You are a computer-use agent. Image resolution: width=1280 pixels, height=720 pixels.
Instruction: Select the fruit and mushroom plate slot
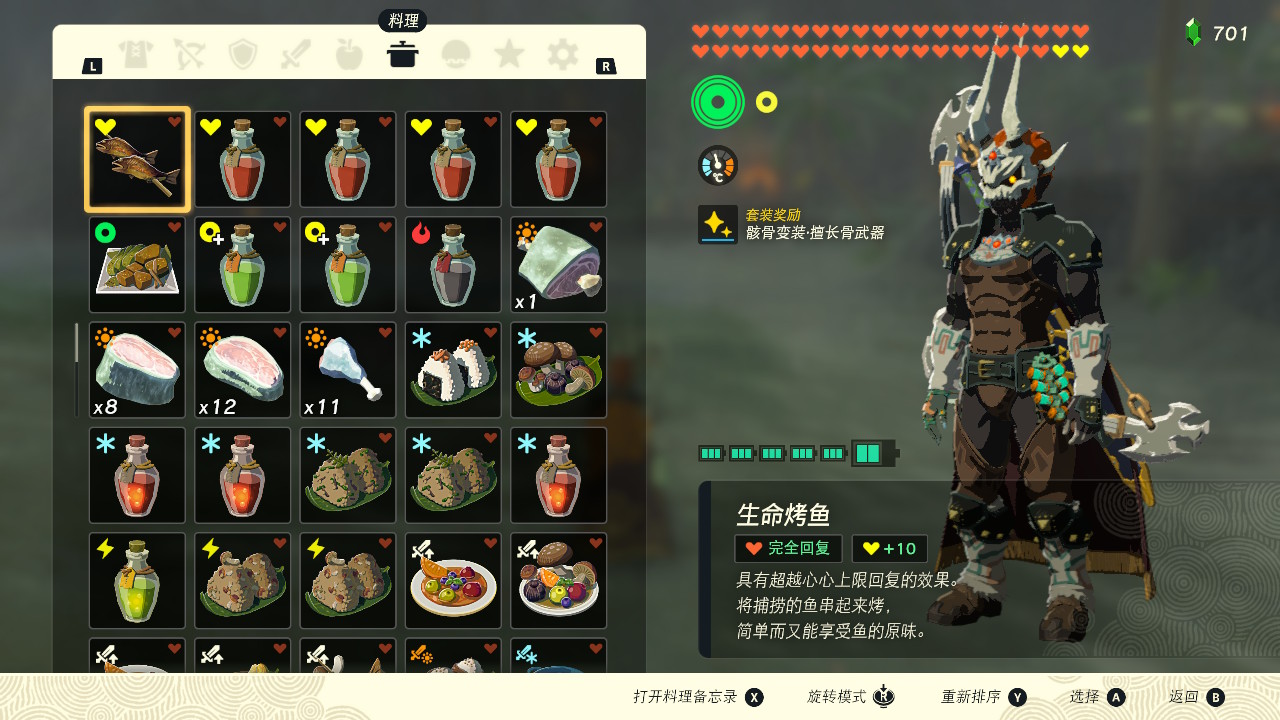[559, 581]
